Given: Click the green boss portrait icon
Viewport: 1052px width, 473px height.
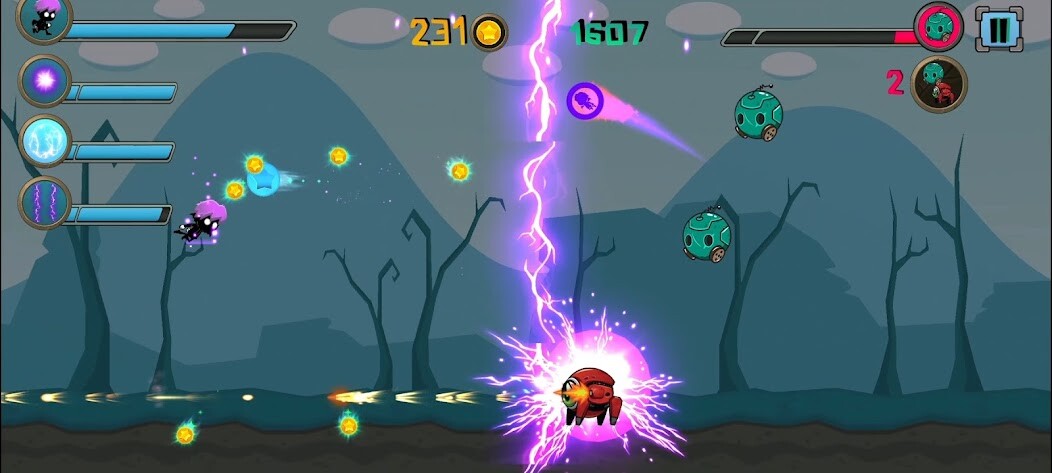Looking at the screenshot, I should (x=939, y=27).
